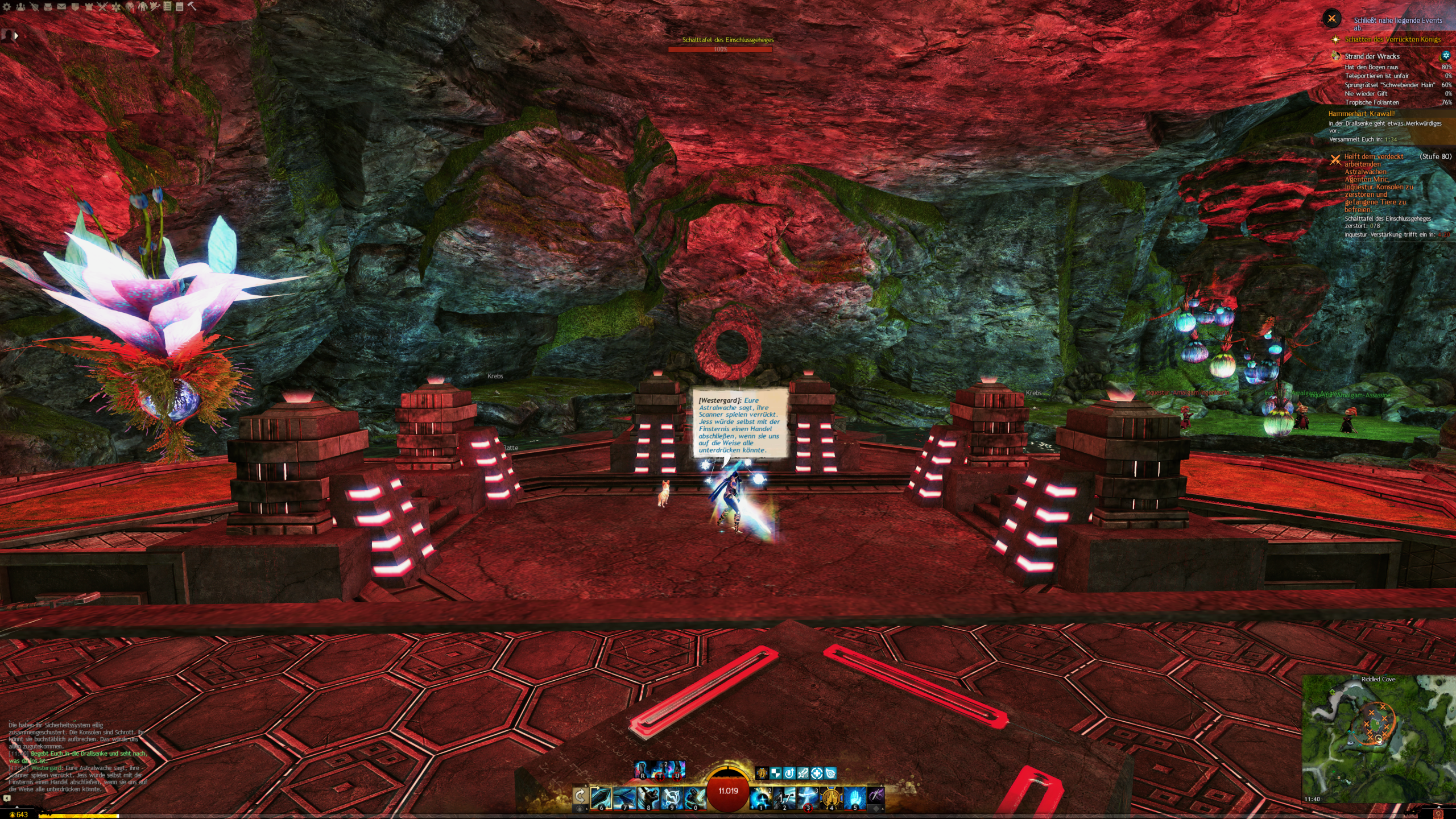1456x819 pixels.
Task: Click the purple mount icon beside skills
Action: 876,796
